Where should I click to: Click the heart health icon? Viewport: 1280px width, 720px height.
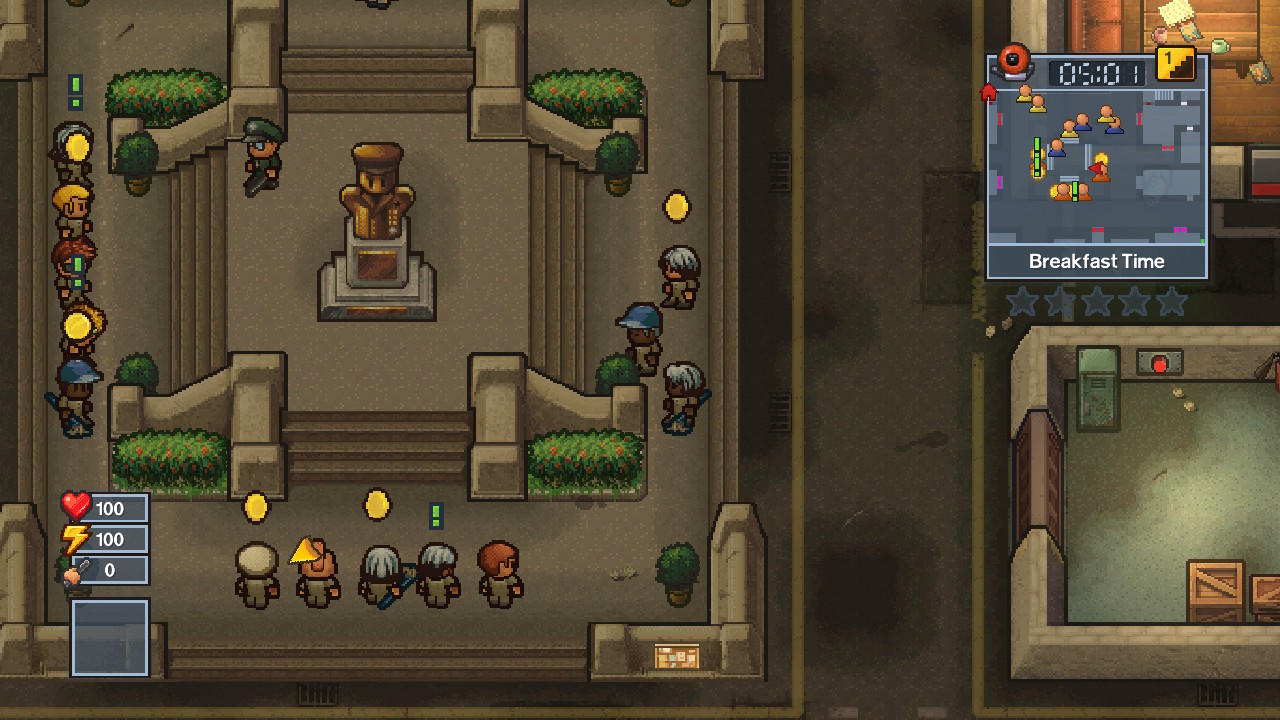[x=76, y=507]
